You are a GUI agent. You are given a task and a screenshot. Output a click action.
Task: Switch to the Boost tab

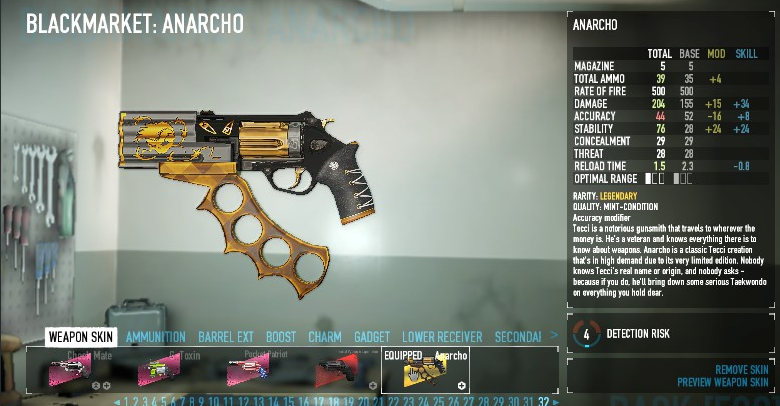click(282, 337)
